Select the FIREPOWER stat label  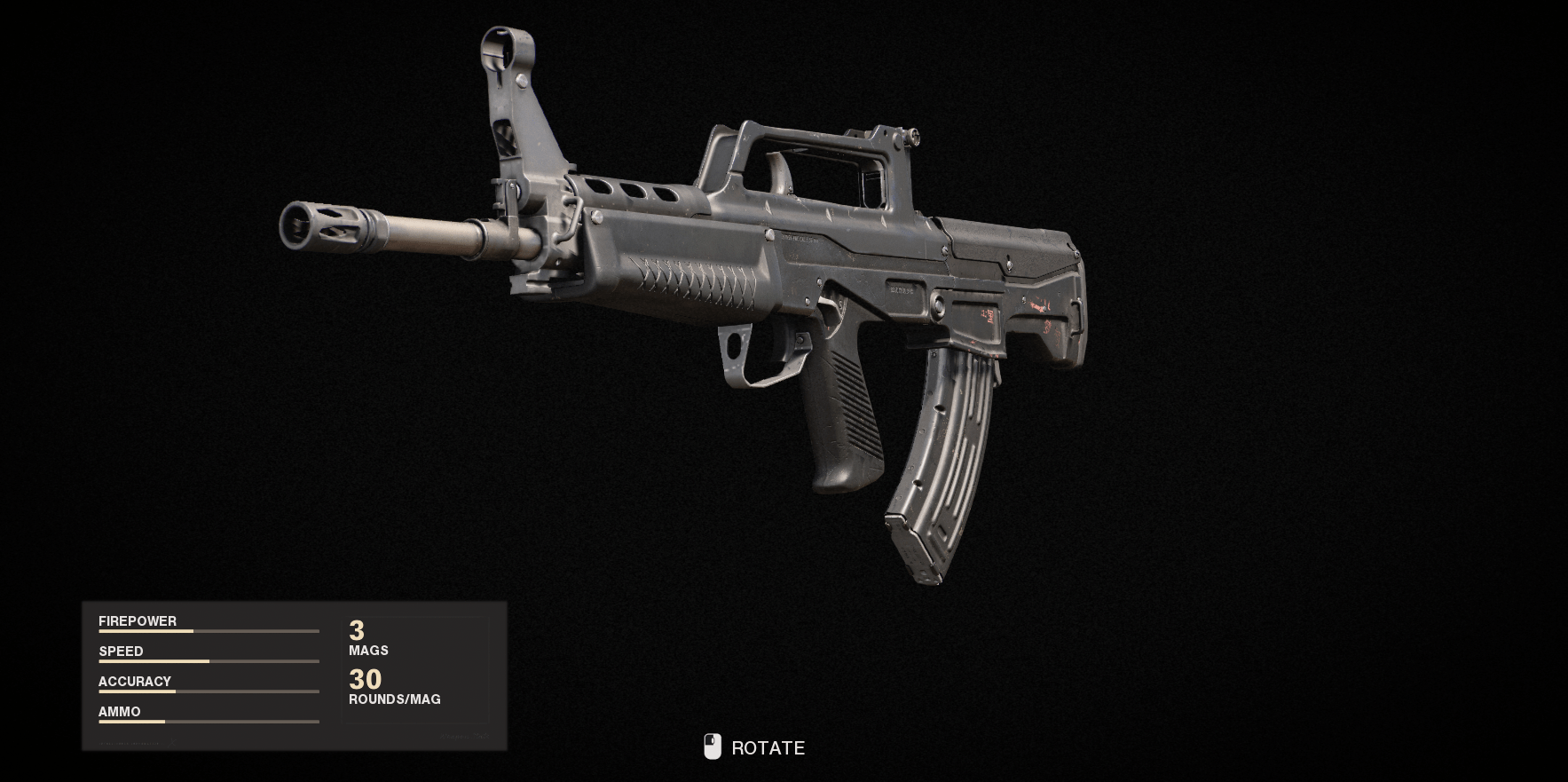[x=137, y=620]
